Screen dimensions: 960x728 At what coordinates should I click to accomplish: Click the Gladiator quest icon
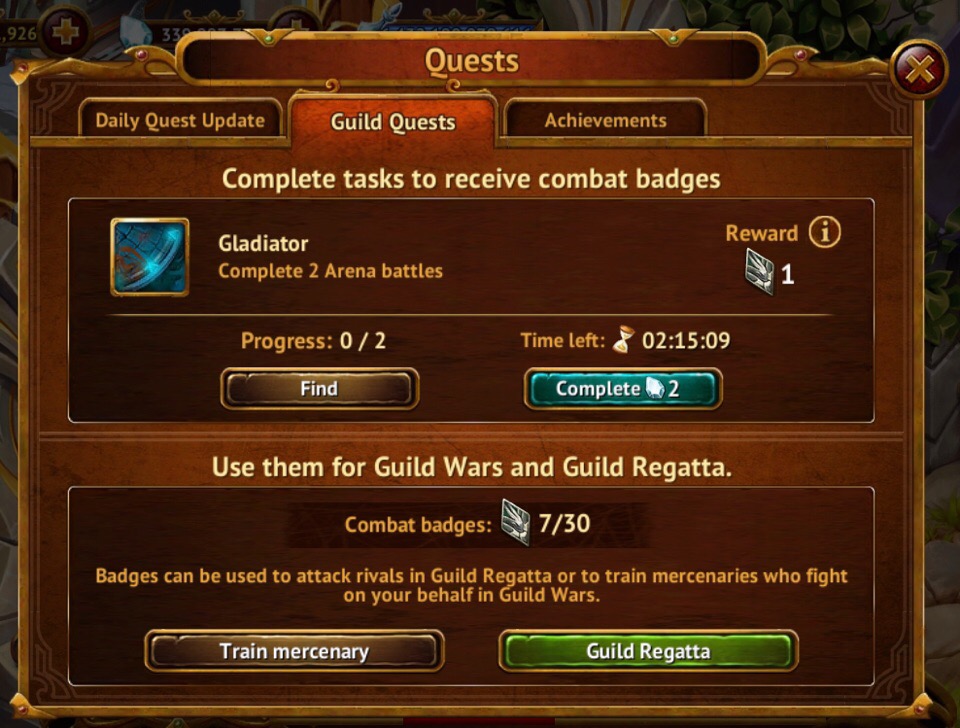tap(150, 257)
